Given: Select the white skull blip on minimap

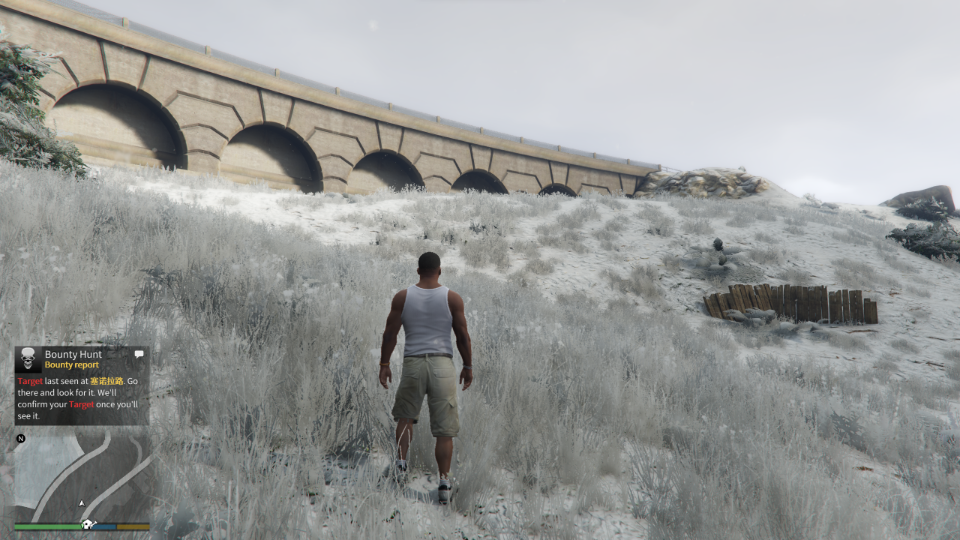Looking at the screenshot, I should [87, 525].
